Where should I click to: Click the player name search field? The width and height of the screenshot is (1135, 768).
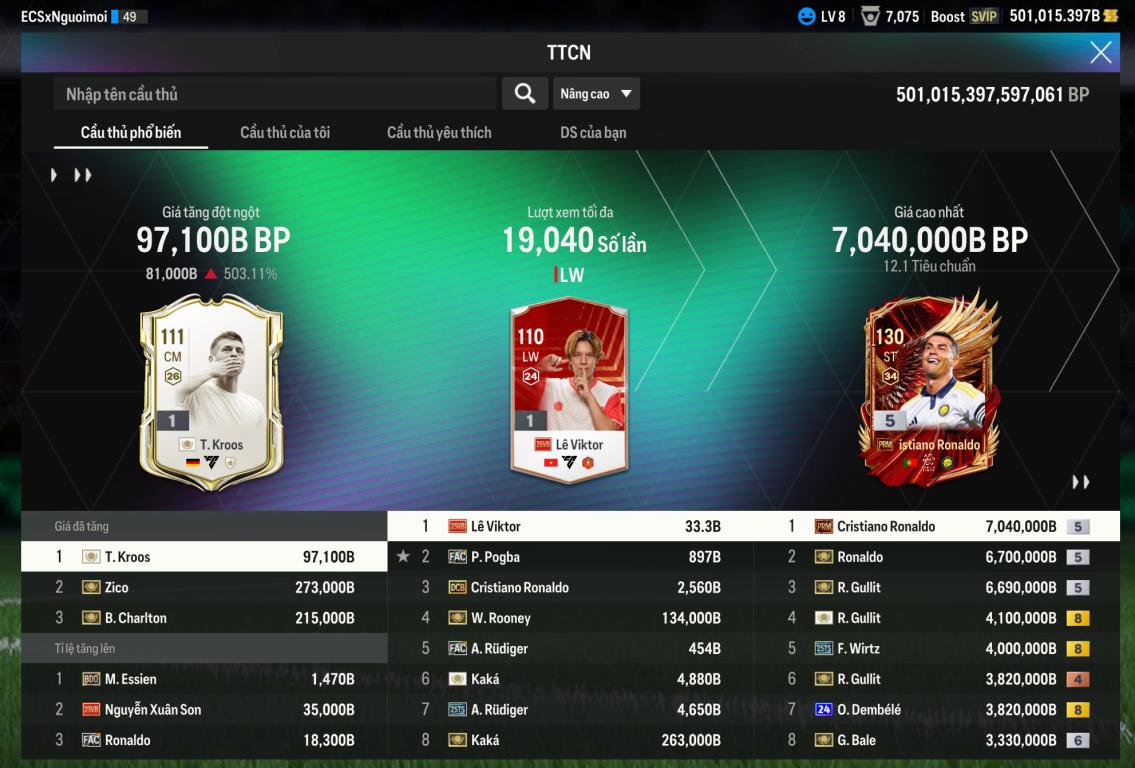click(x=275, y=94)
